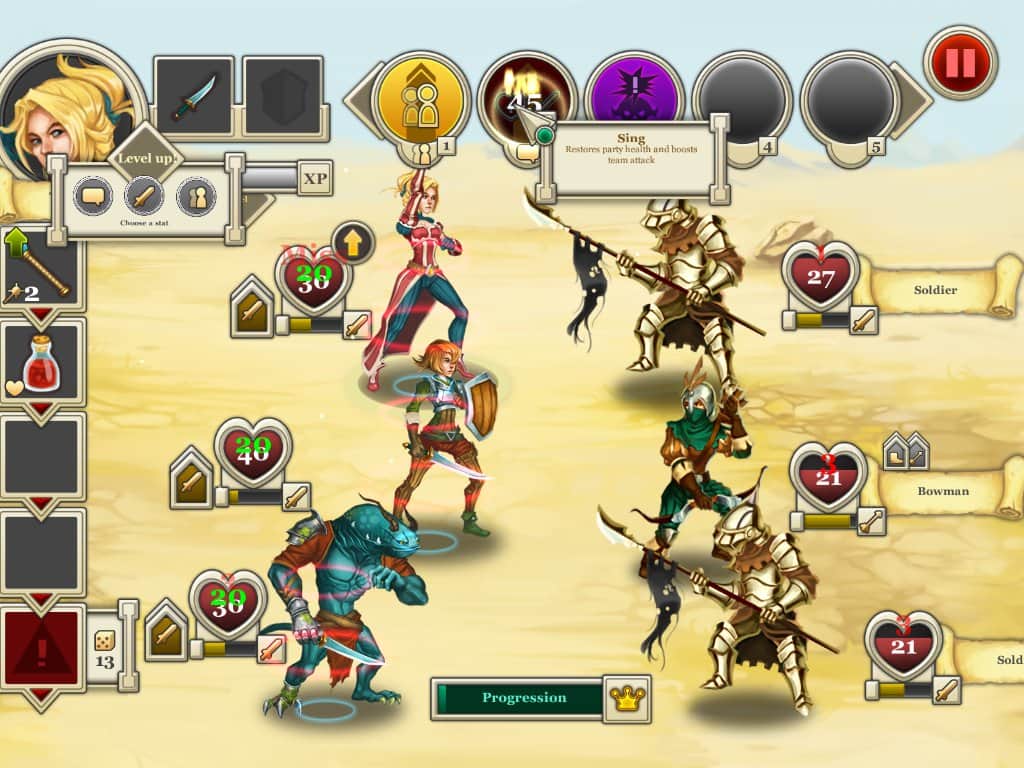Activate the purple exclamation monster ability
This screenshot has height=768, width=1024.
pyautogui.click(x=634, y=98)
